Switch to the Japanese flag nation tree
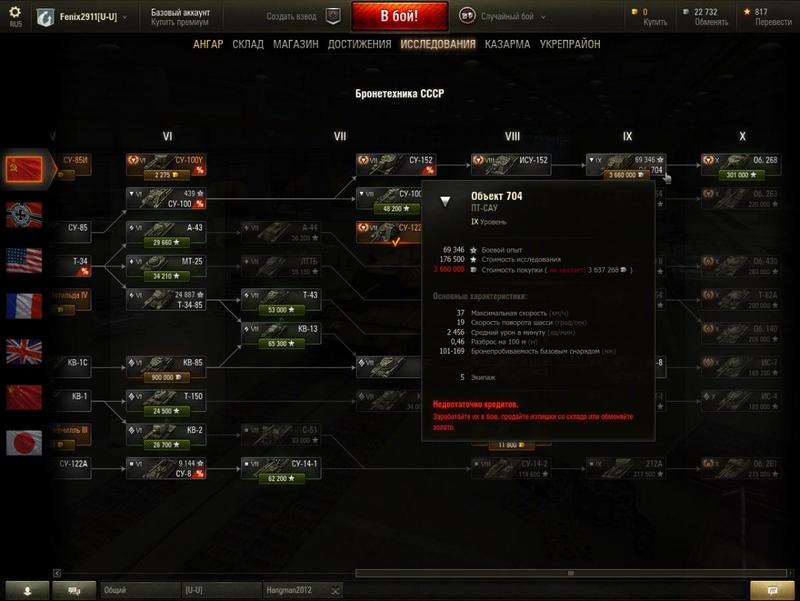This screenshot has height=601, width=800. tap(24, 442)
